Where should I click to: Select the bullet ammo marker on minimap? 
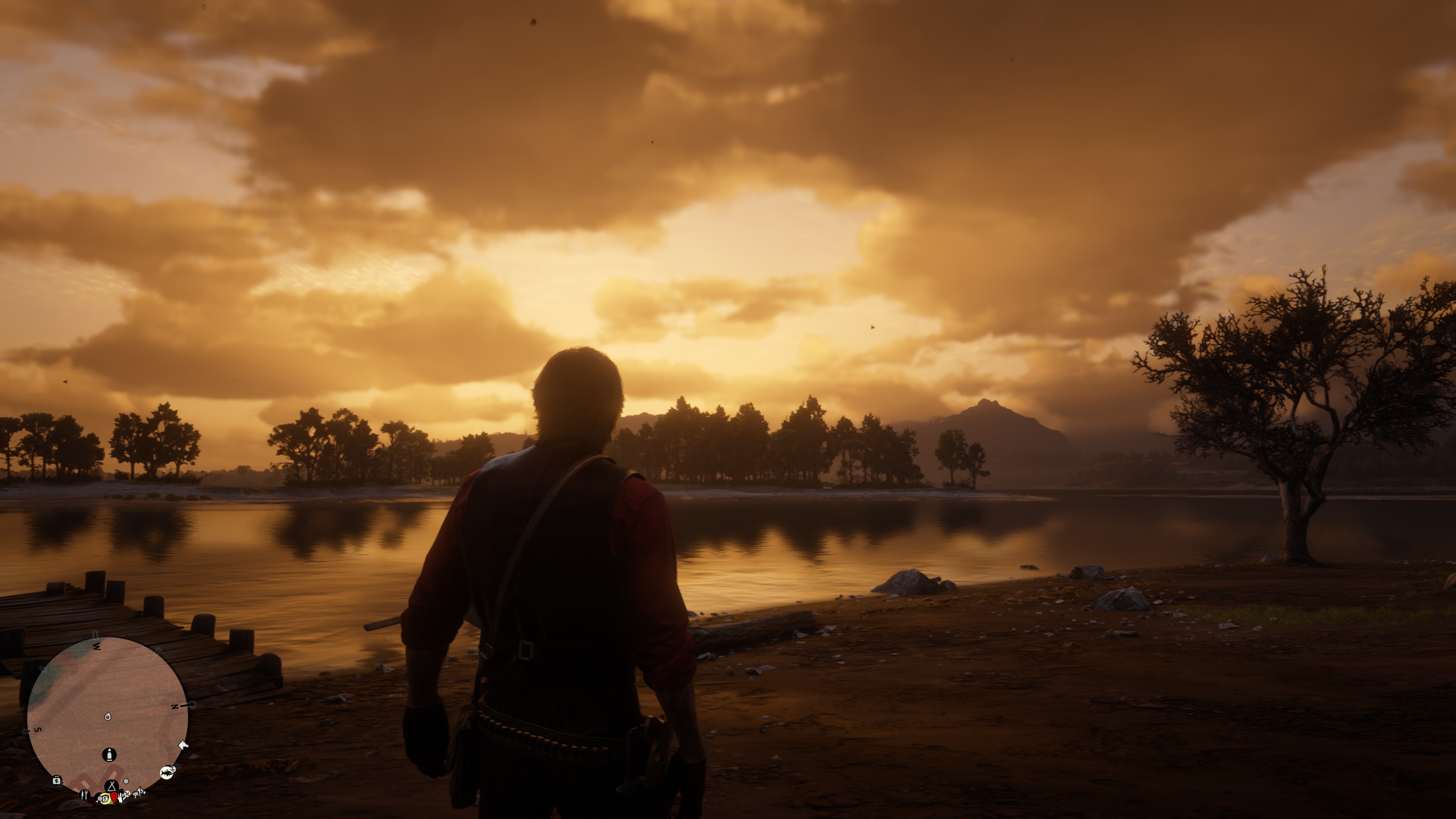pyautogui.click(x=109, y=755)
